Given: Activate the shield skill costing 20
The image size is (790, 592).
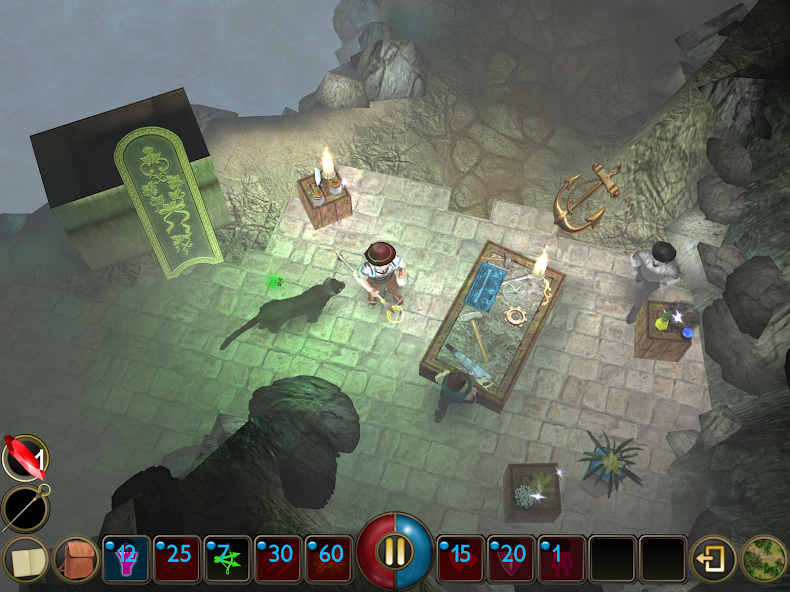Looking at the screenshot, I should pos(512,559).
